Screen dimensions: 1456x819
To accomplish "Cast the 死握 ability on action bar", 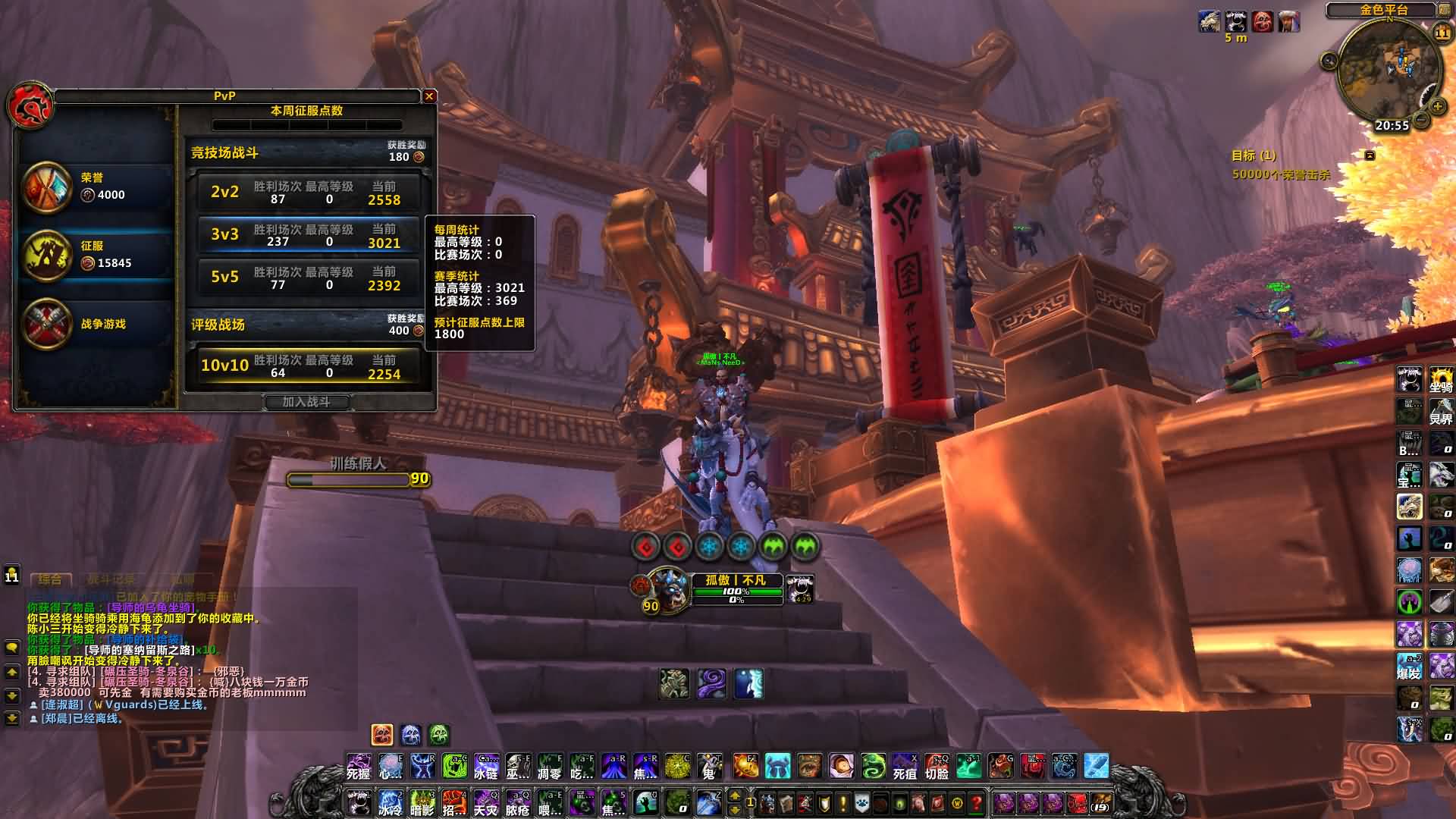I will pos(359,767).
